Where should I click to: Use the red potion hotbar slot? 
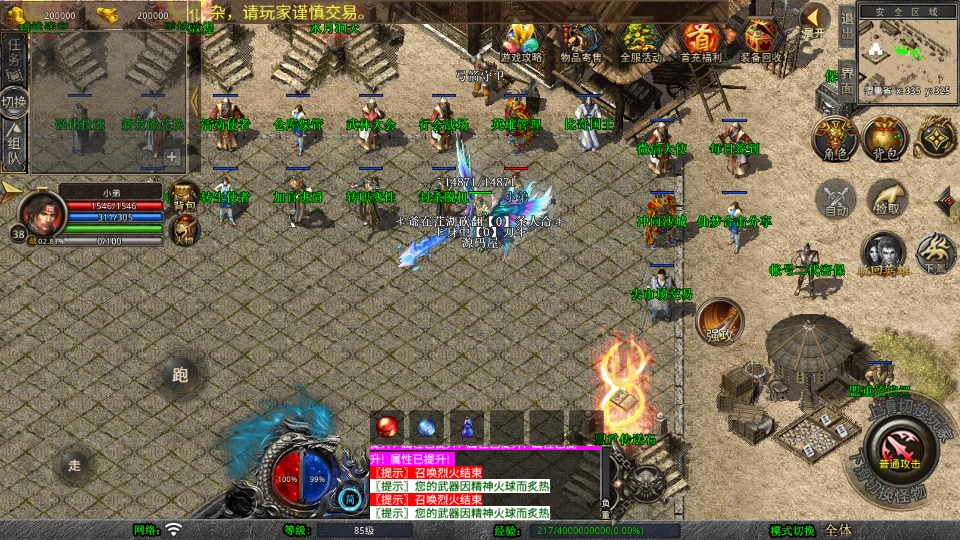coord(387,425)
